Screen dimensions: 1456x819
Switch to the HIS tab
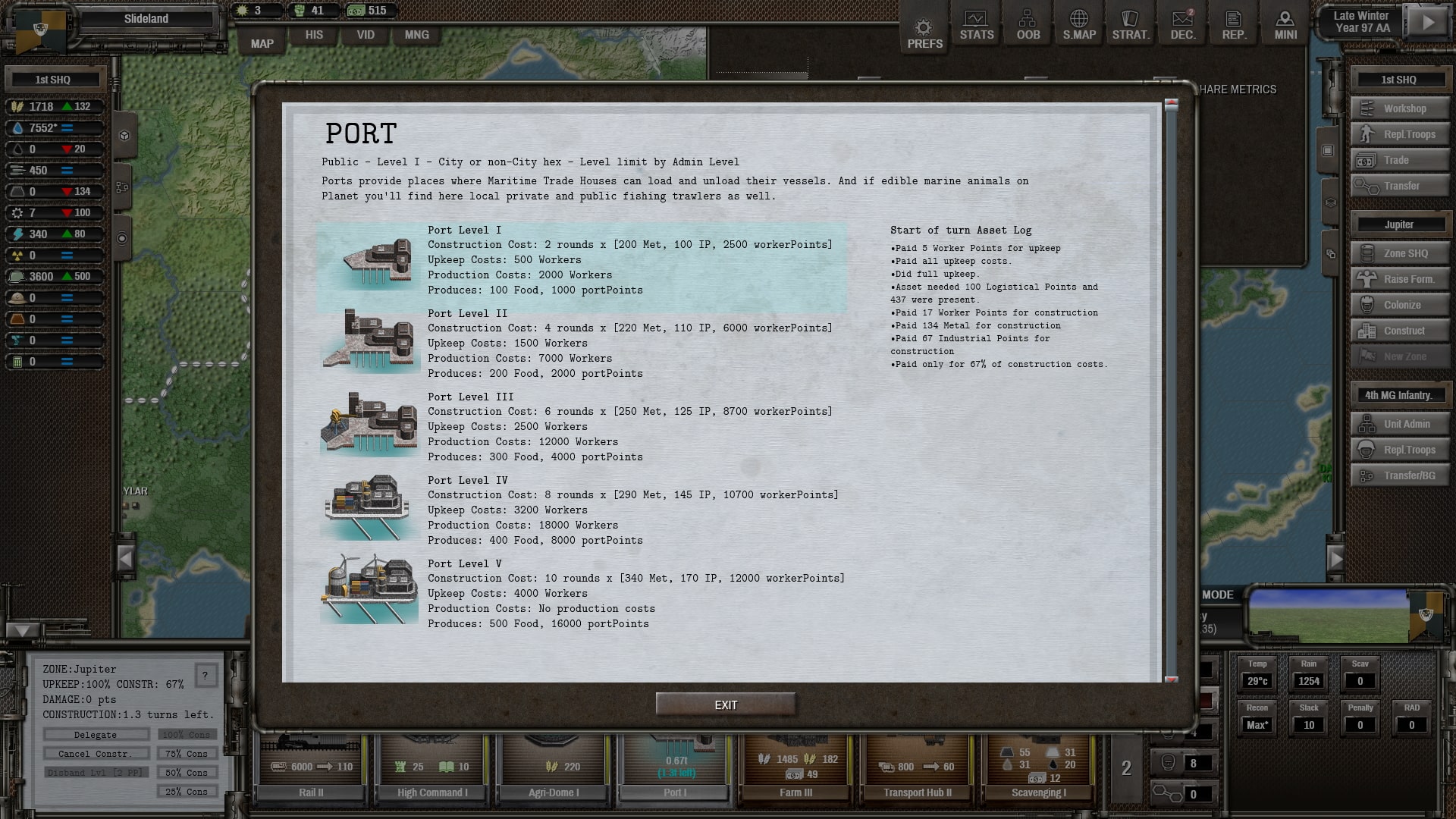pyautogui.click(x=314, y=35)
